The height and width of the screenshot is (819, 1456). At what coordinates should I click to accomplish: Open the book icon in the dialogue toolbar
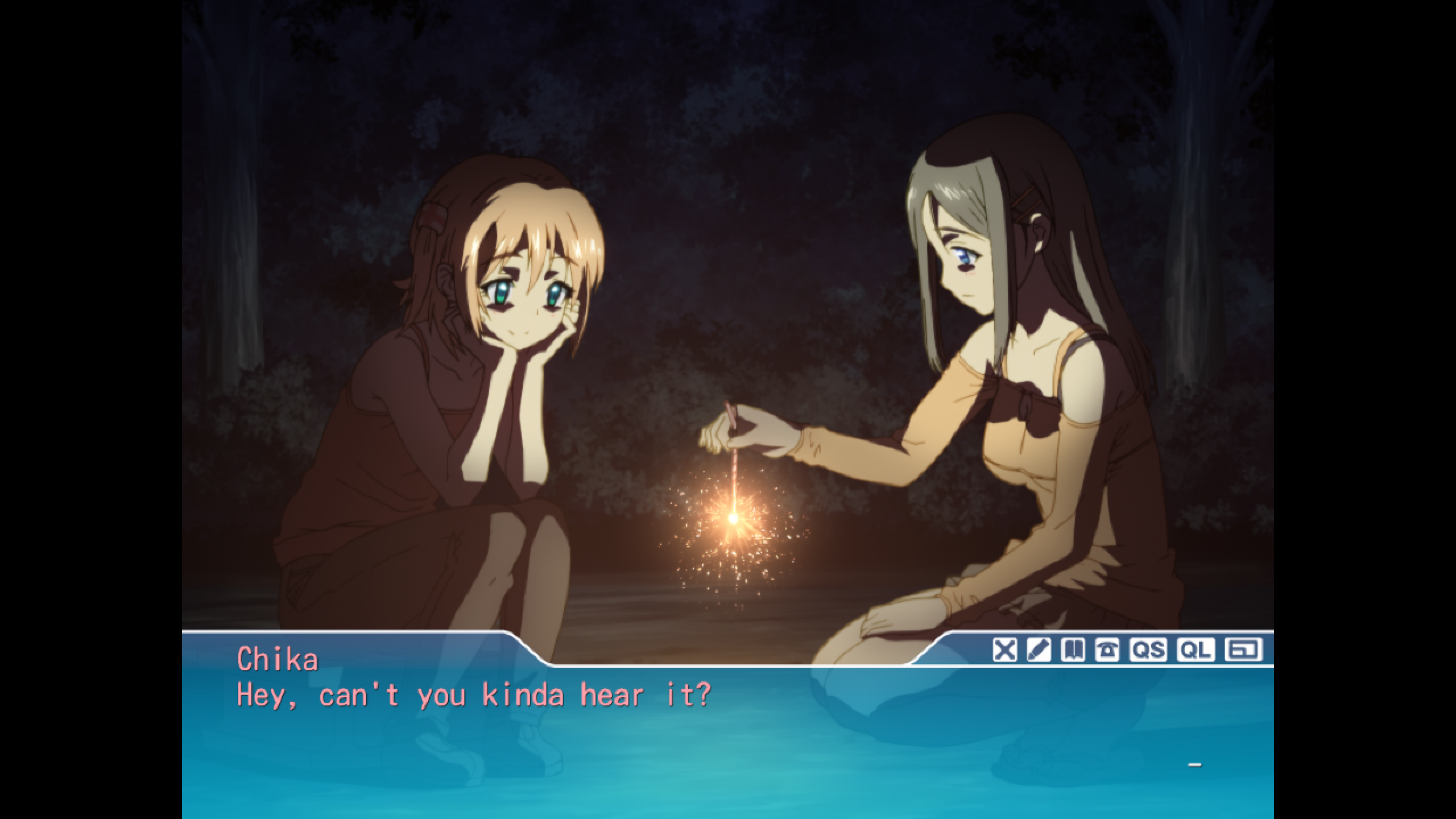[x=1072, y=650]
